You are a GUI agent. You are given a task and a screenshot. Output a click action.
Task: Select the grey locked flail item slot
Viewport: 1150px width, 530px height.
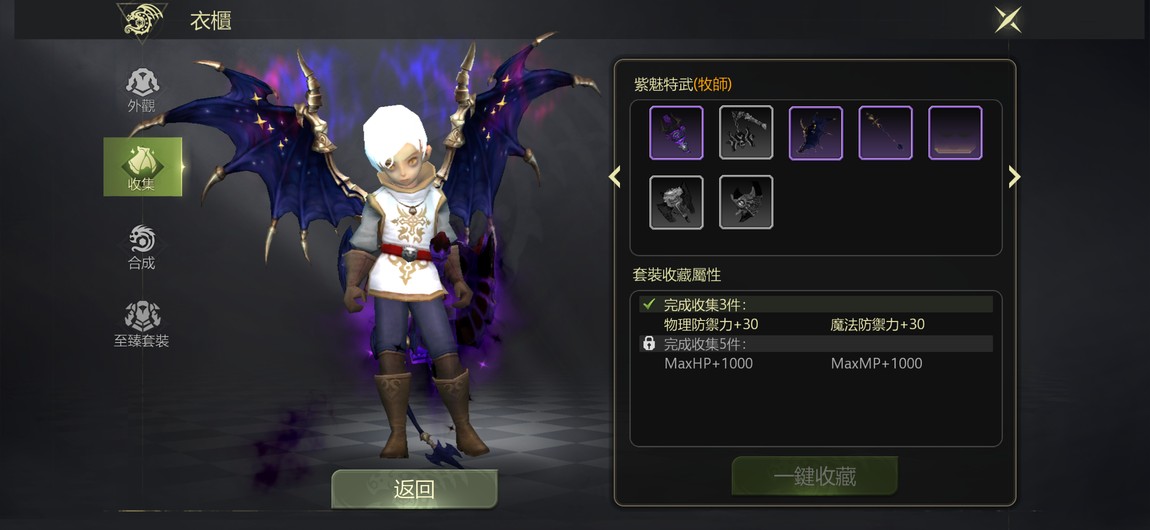click(x=746, y=133)
